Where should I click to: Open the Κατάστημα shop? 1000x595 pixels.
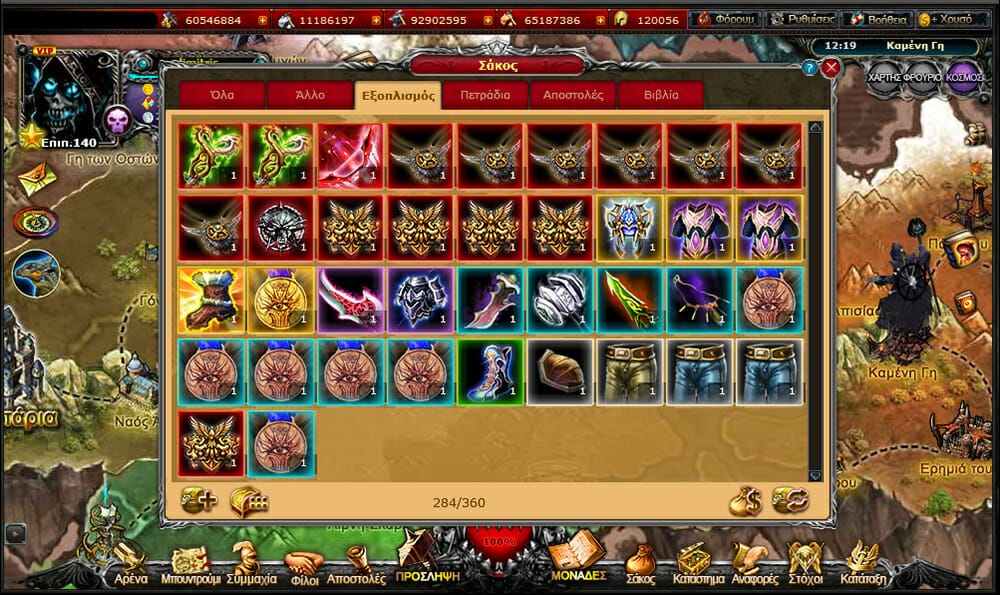point(692,564)
